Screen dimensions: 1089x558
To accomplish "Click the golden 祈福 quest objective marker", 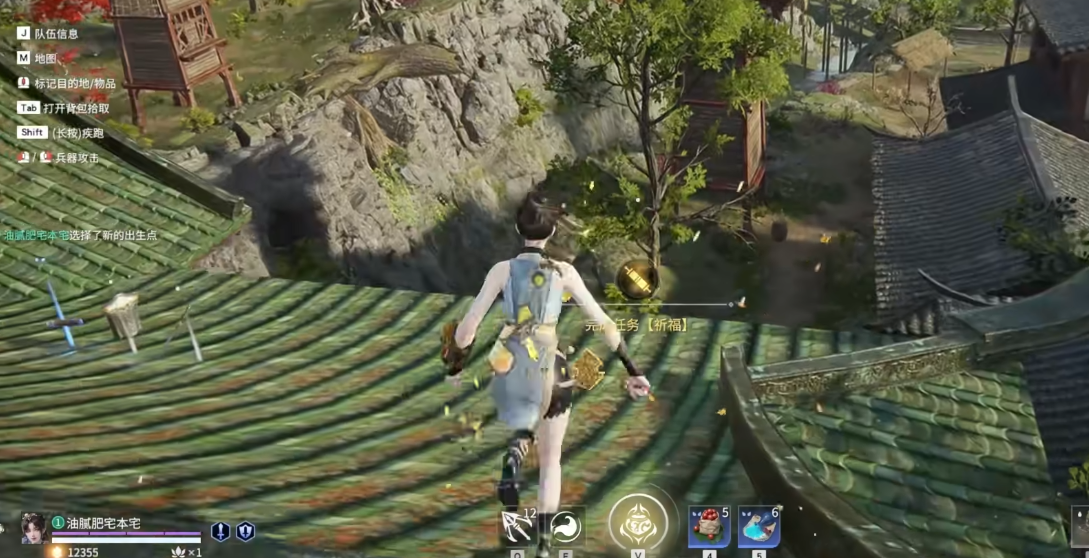I will click(636, 279).
